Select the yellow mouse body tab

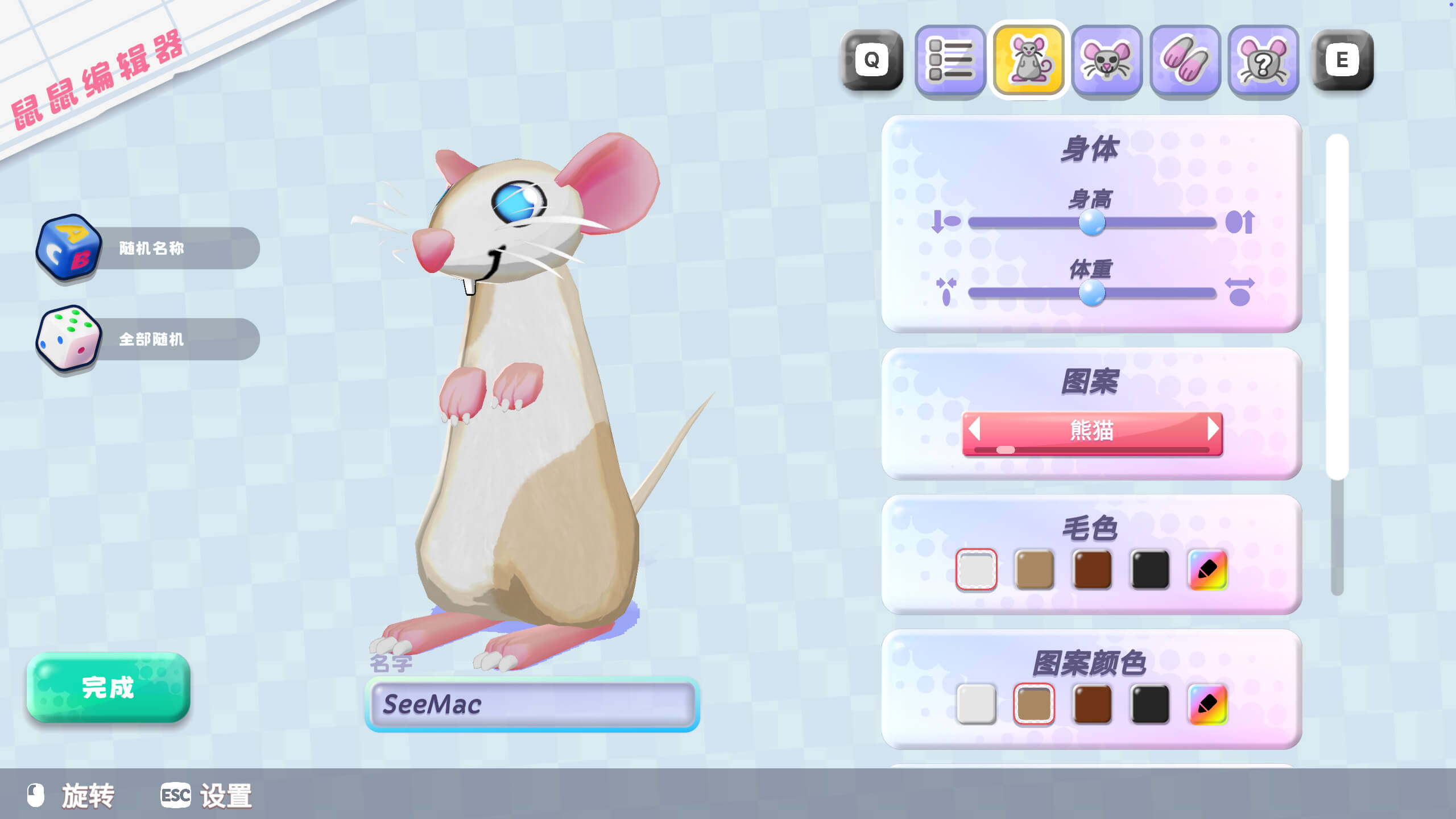[1029, 60]
